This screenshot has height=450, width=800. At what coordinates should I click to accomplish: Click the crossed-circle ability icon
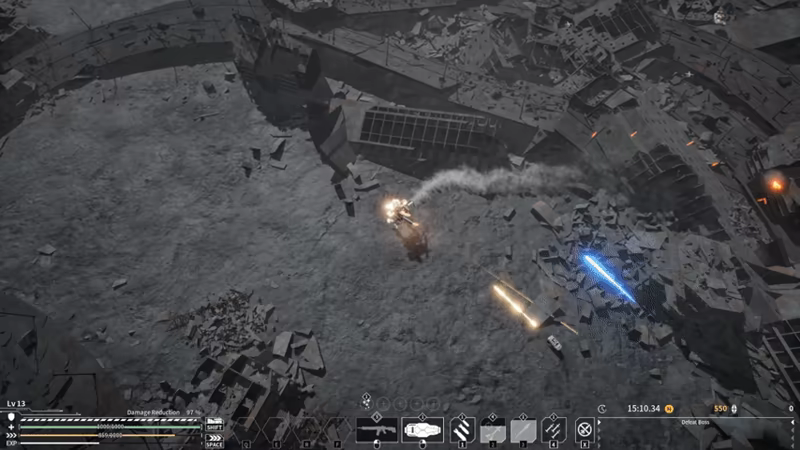[585, 430]
